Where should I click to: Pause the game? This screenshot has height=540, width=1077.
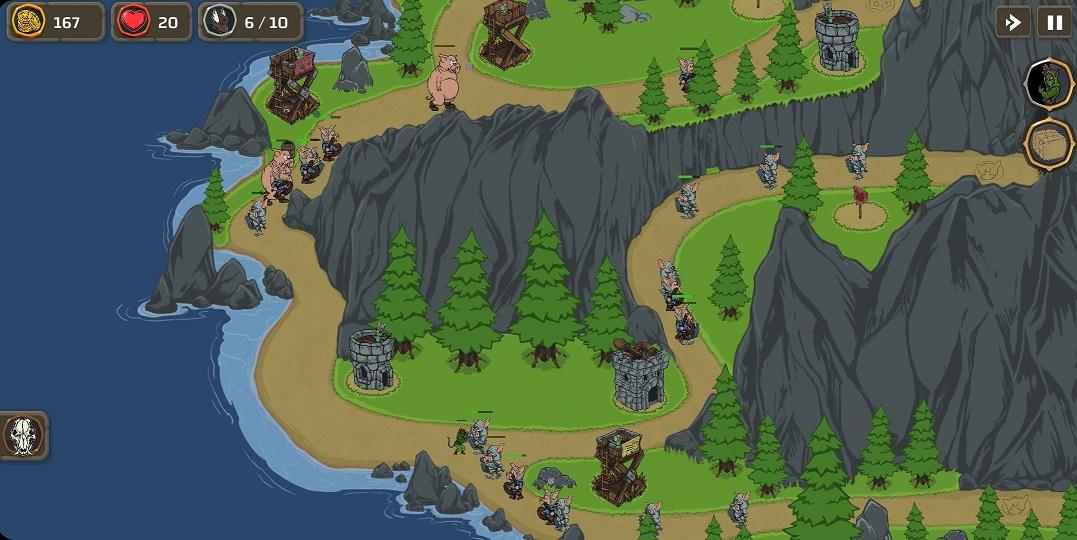pos(1054,22)
